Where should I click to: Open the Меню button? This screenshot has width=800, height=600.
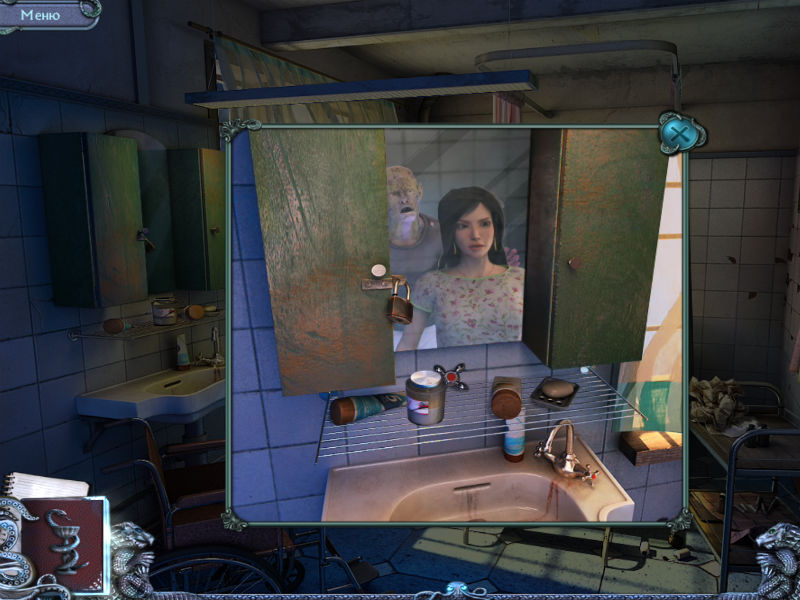(41, 15)
